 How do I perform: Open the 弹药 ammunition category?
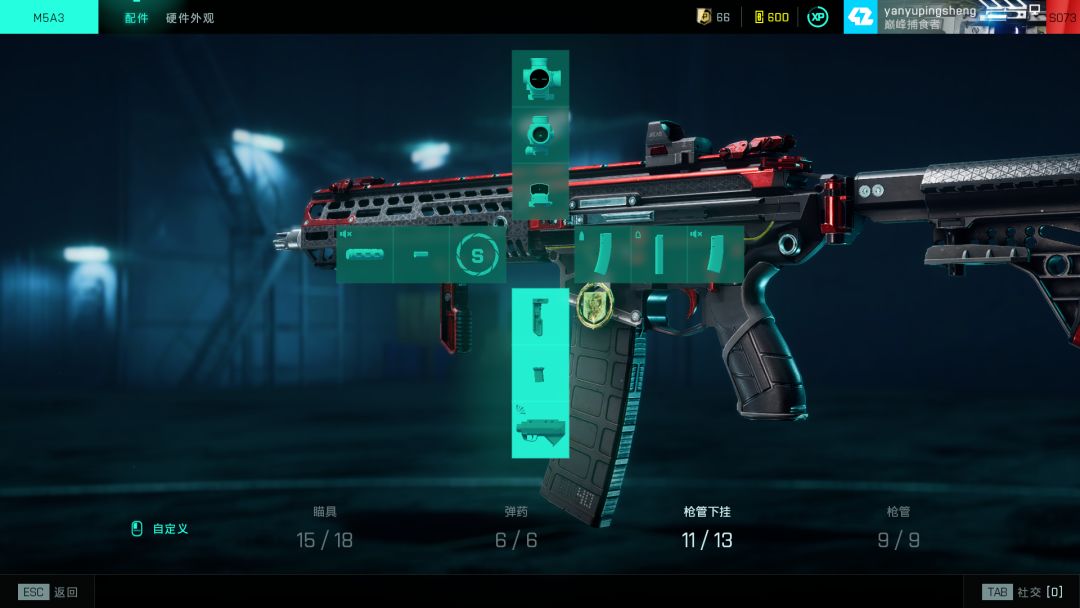coord(516,528)
